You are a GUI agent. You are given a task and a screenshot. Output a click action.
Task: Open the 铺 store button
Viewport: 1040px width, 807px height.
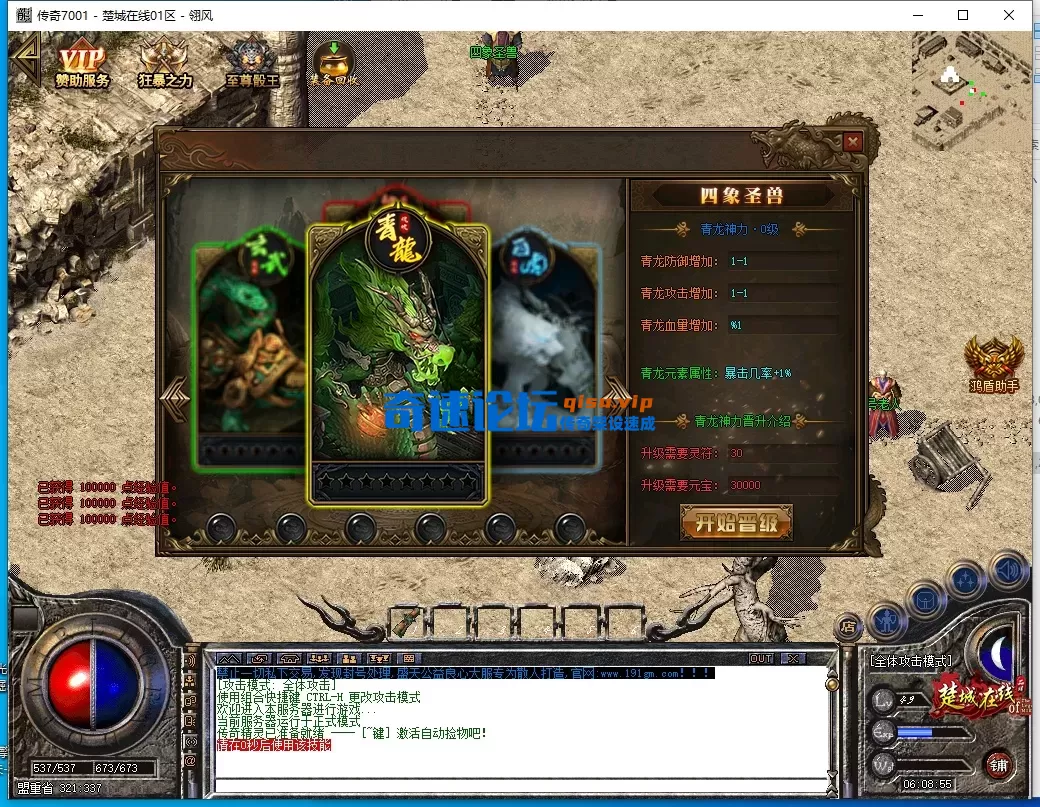pos(999,766)
